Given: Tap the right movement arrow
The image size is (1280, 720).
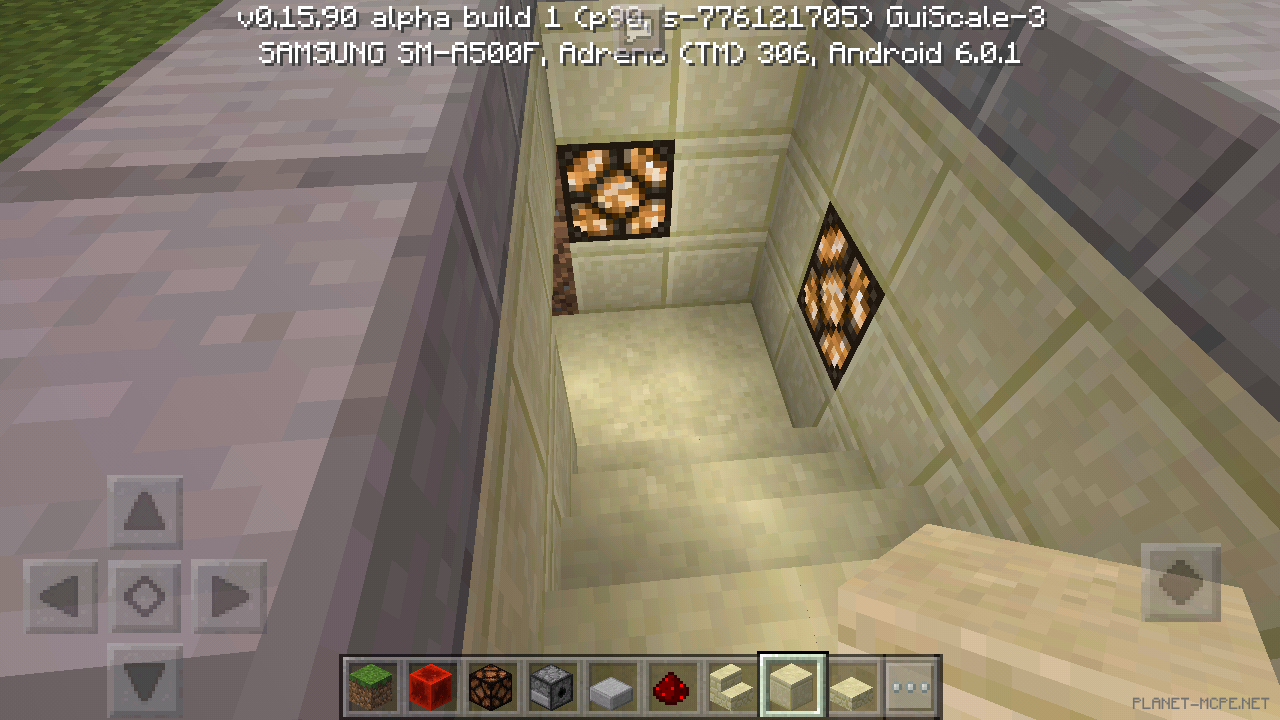Looking at the screenshot, I should [228, 595].
